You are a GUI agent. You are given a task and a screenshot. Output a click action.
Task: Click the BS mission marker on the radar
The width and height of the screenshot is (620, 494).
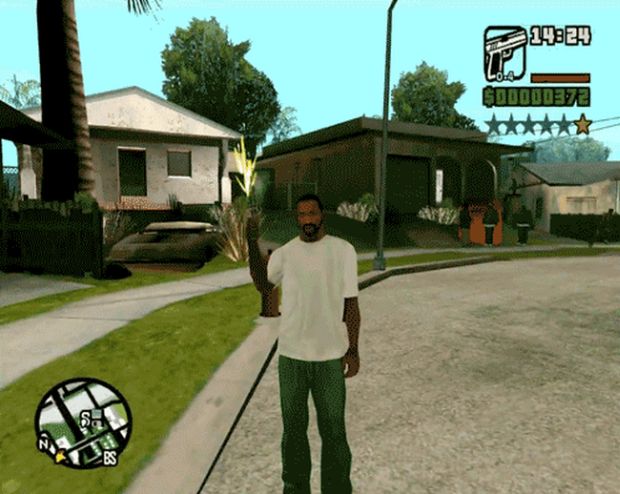(x=109, y=459)
